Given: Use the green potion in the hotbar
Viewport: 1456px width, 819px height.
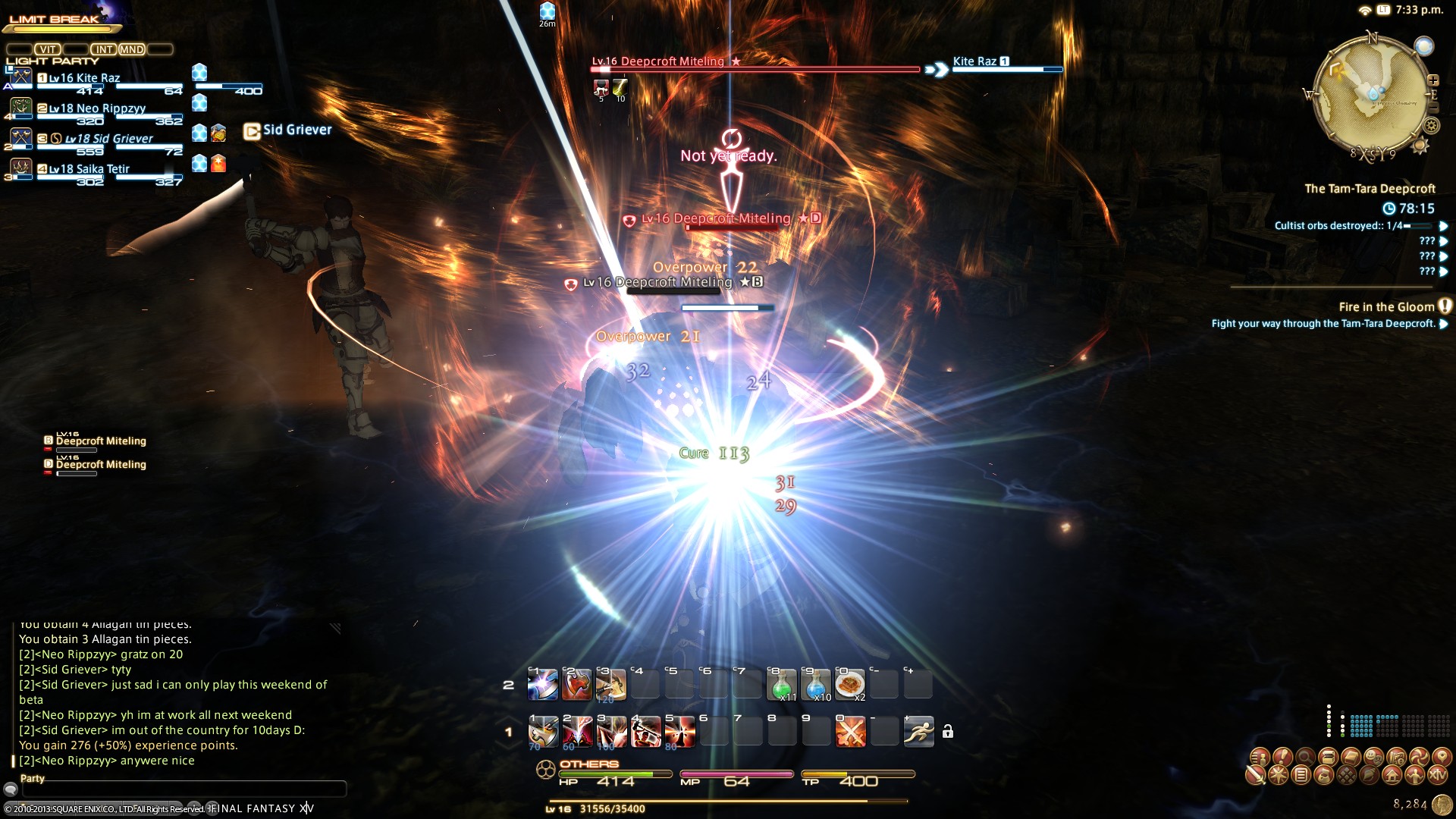Looking at the screenshot, I should (782, 685).
